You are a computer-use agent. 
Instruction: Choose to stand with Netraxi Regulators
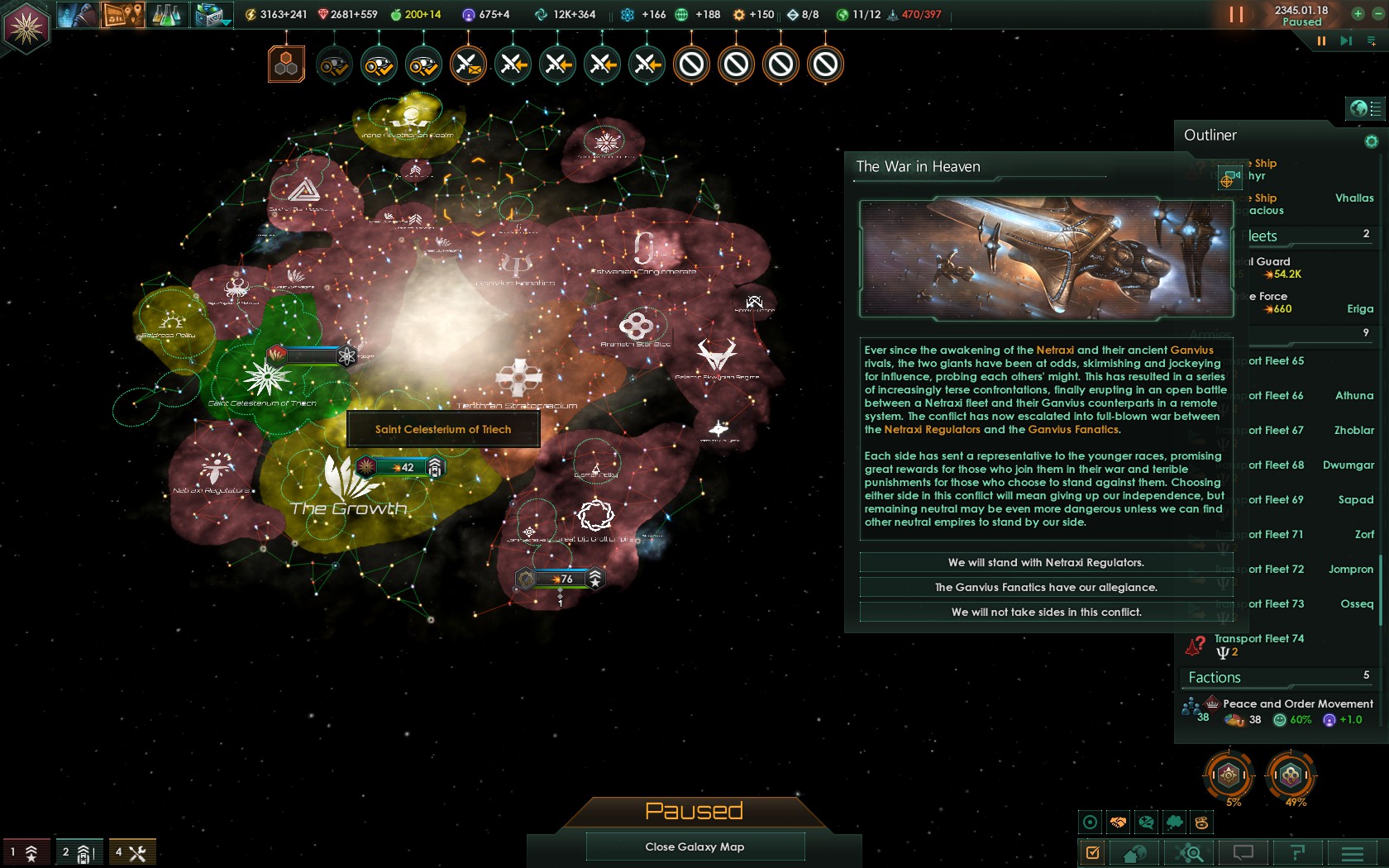click(1046, 563)
